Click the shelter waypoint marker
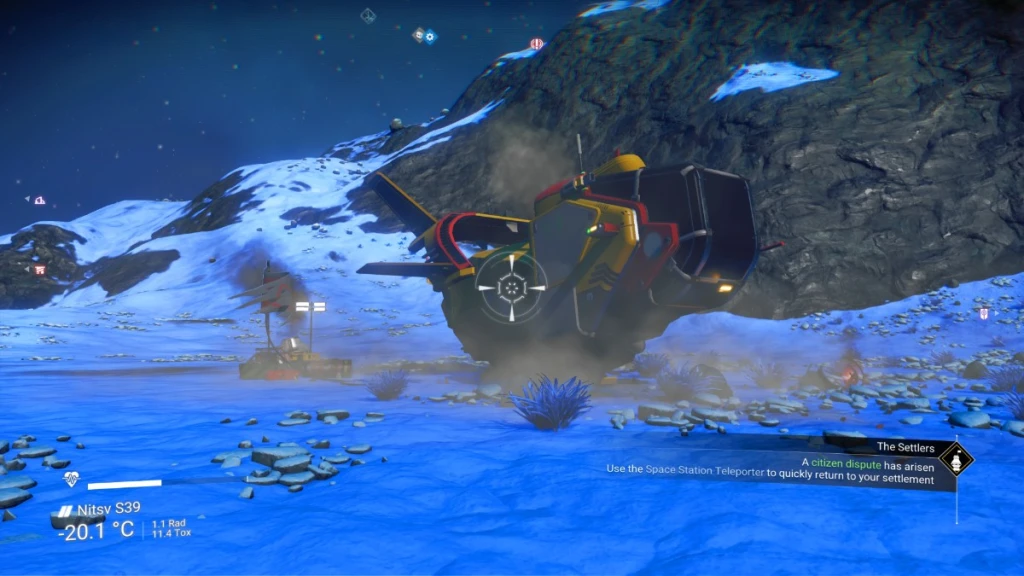 (x=39, y=200)
